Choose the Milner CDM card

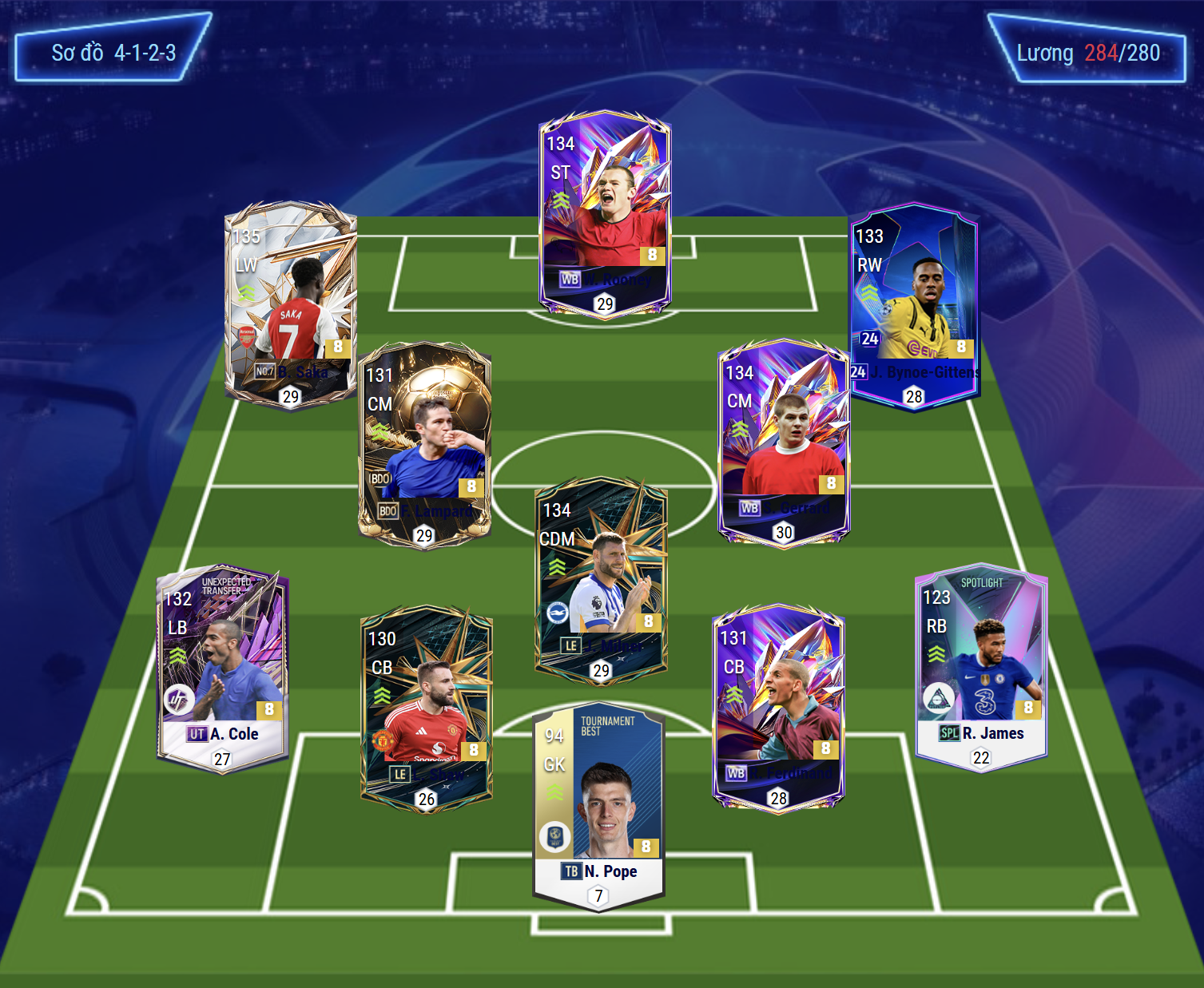[x=601, y=581]
